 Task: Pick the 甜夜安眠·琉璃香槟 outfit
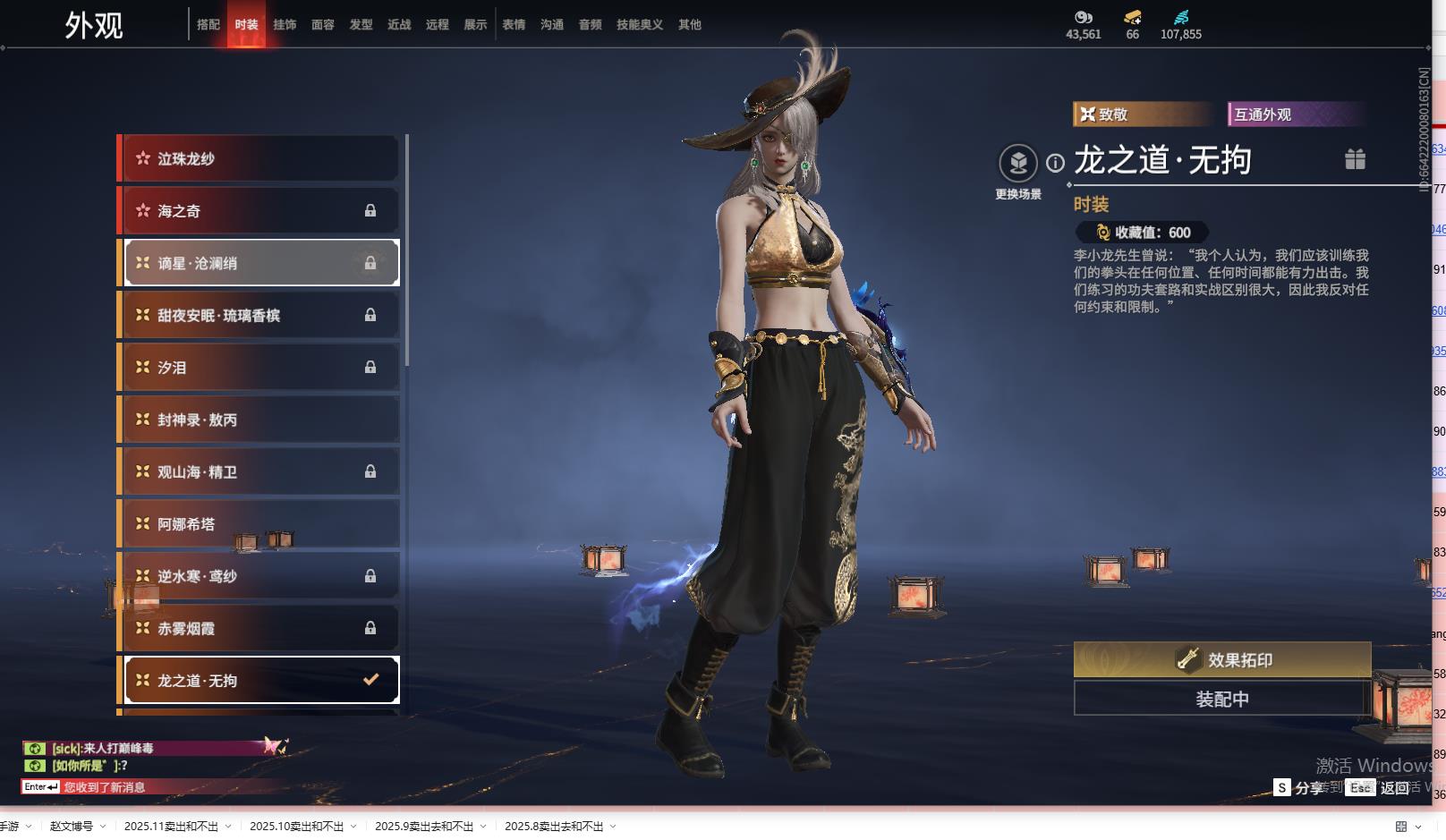coord(259,315)
